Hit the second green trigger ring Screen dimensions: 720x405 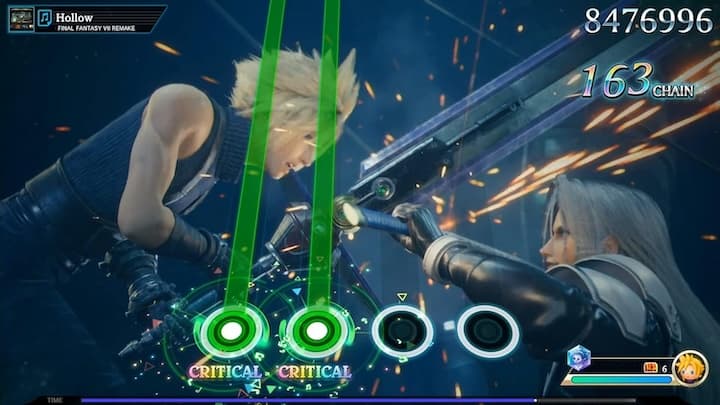tap(316, 331)
